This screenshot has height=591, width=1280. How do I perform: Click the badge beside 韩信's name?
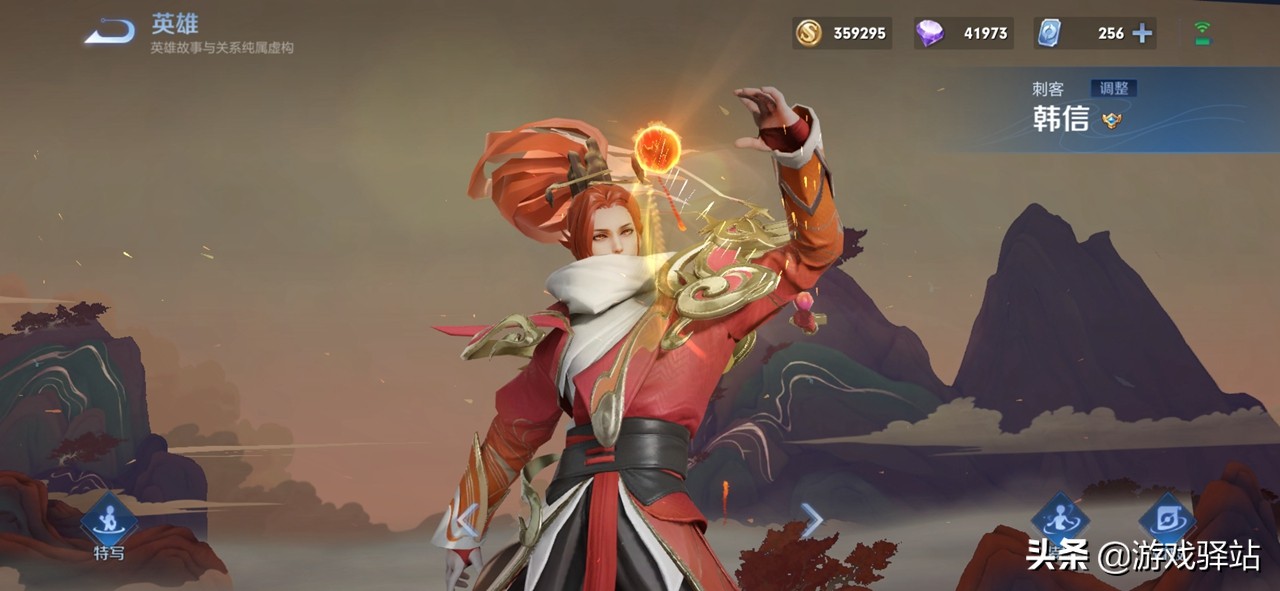click(1112, 121)
